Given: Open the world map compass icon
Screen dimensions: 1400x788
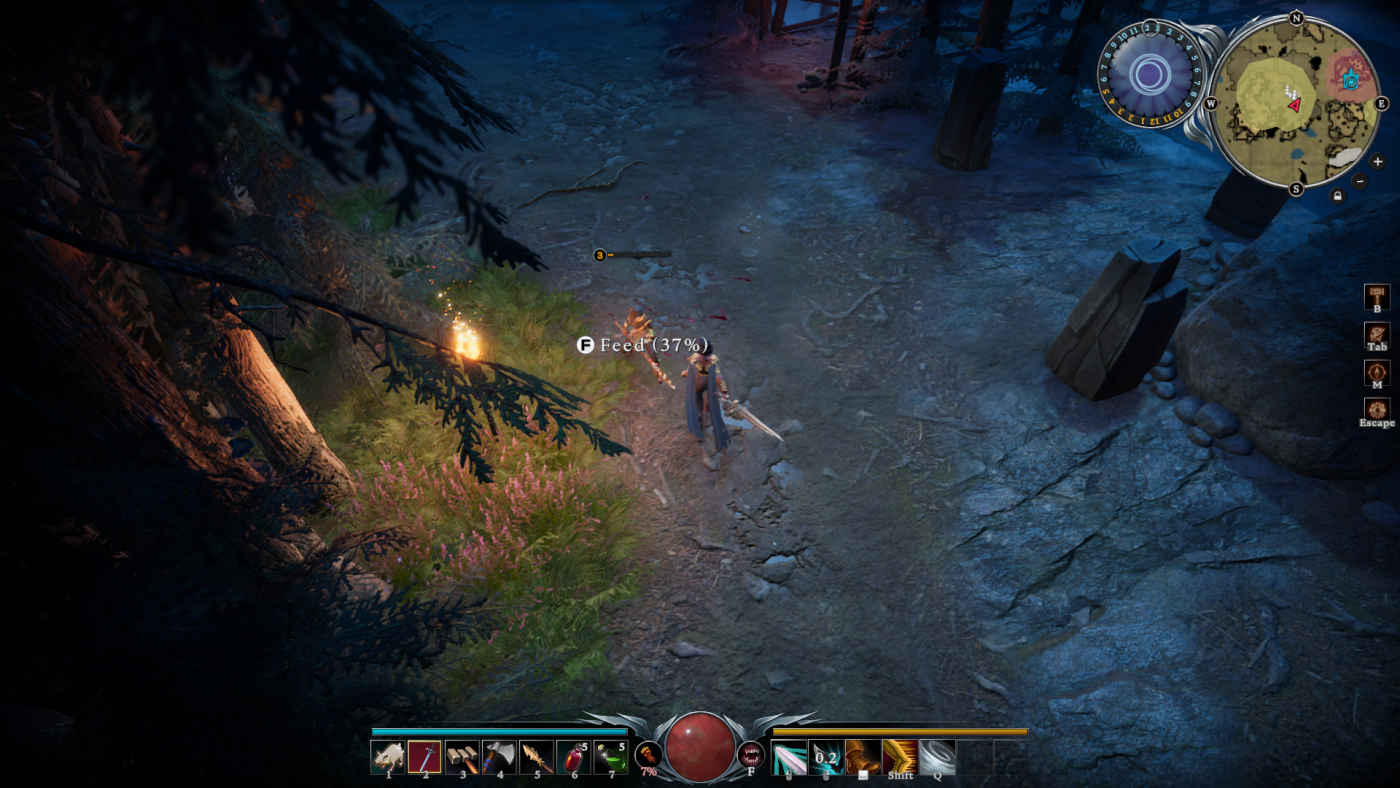Looking at the screenshot, I should (1377, 372).
